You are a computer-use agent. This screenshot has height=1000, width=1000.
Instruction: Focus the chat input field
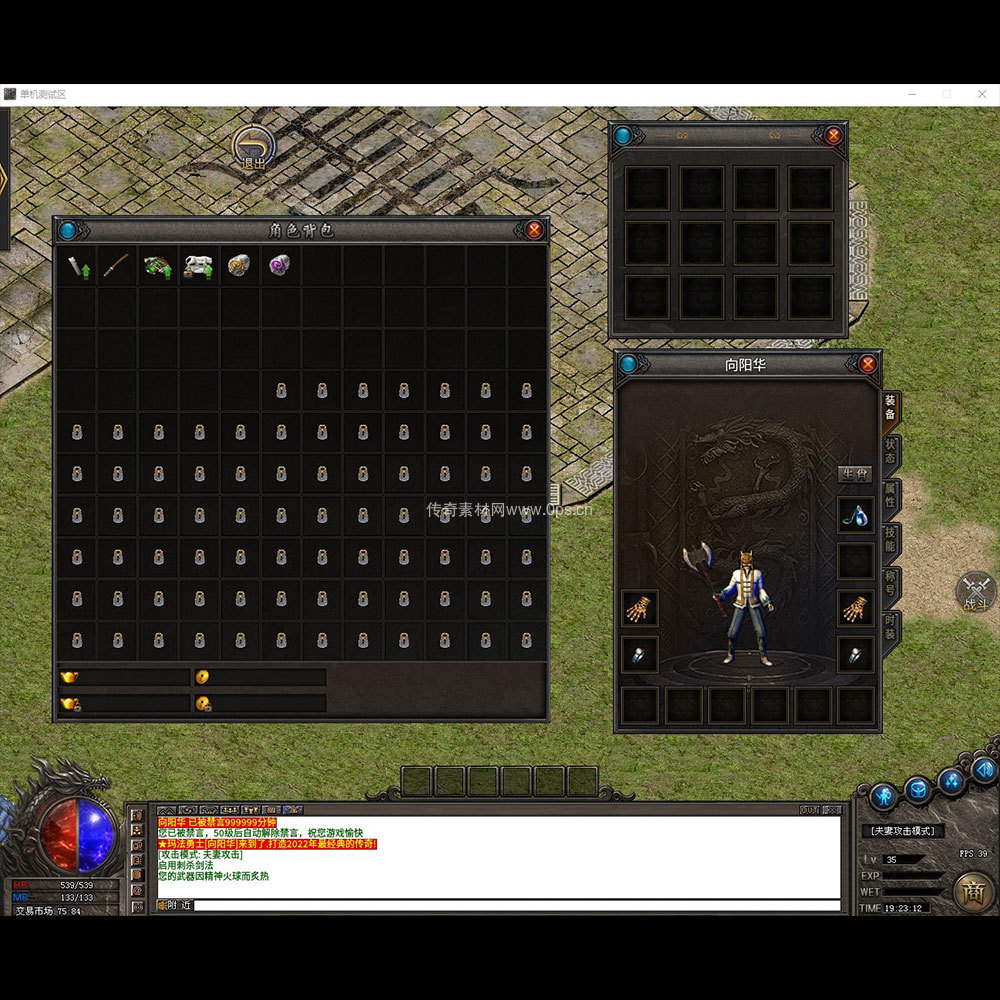coord(515,905)
